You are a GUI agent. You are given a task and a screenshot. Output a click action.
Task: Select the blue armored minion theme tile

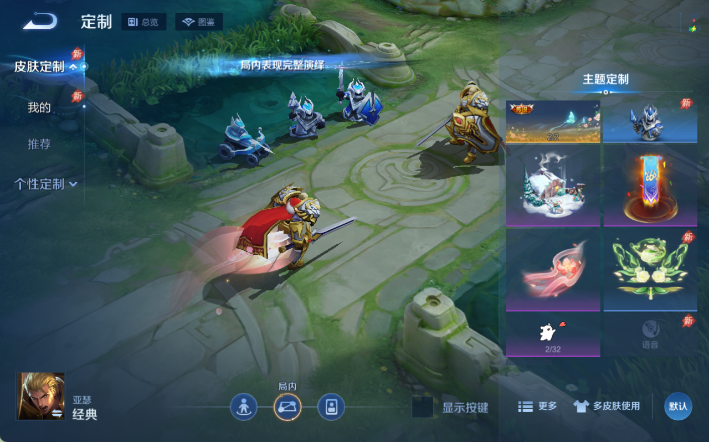point(650,121)
